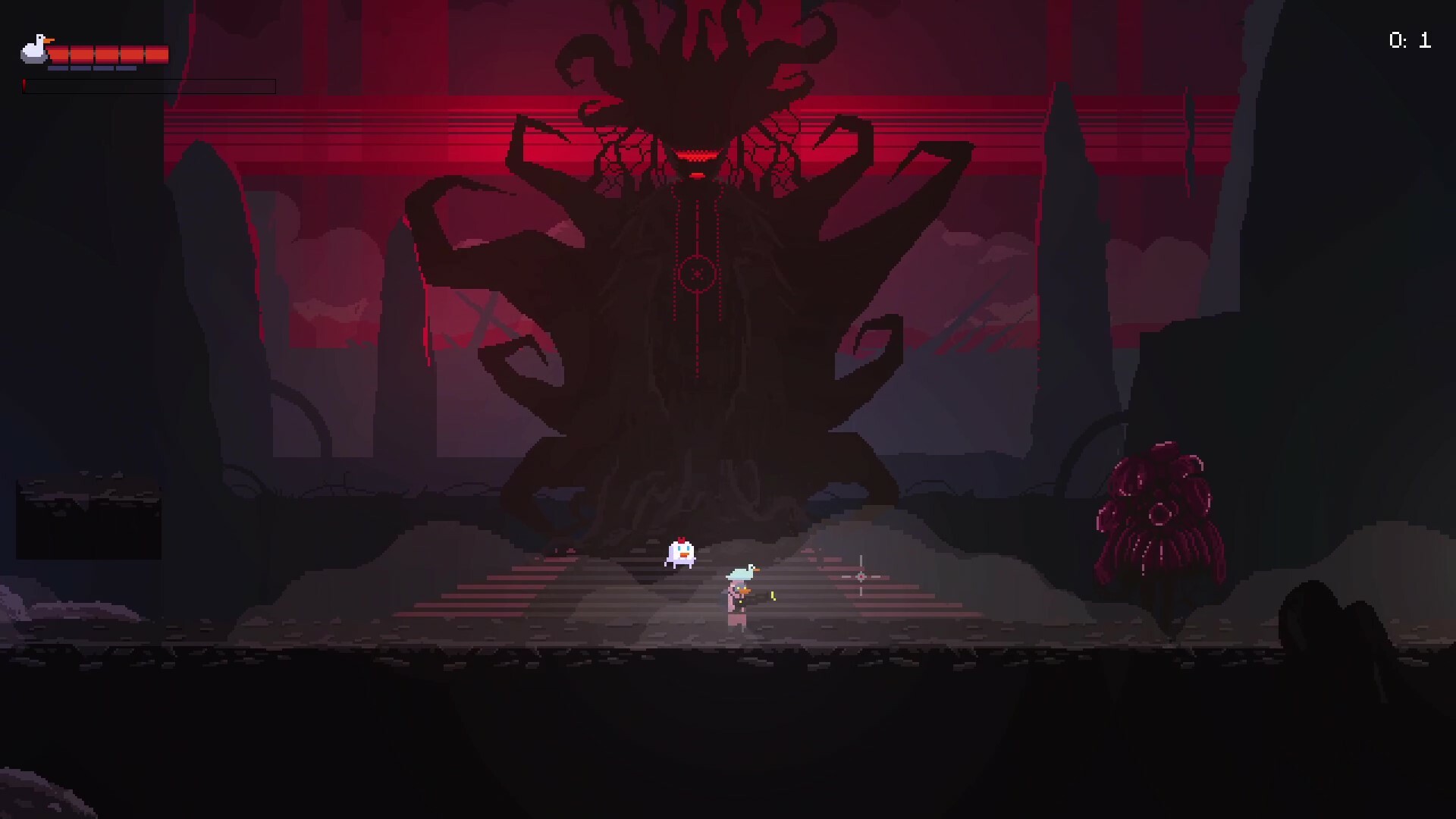1456x819 pixels.
Task: Click the red fill sliver in the progress bar
Action: coord(24,86)
